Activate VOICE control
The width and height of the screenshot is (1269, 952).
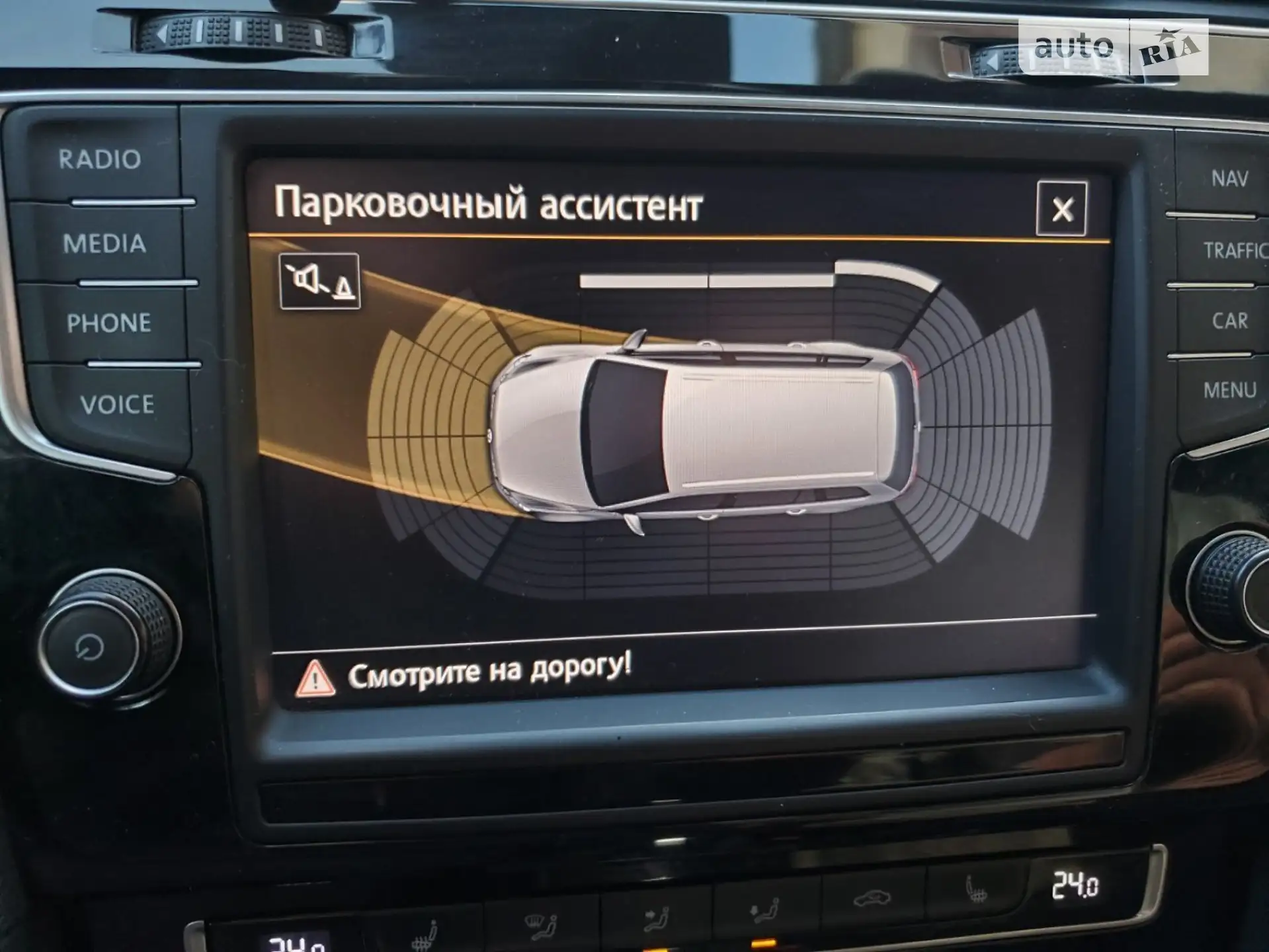[x=117, y=404]
